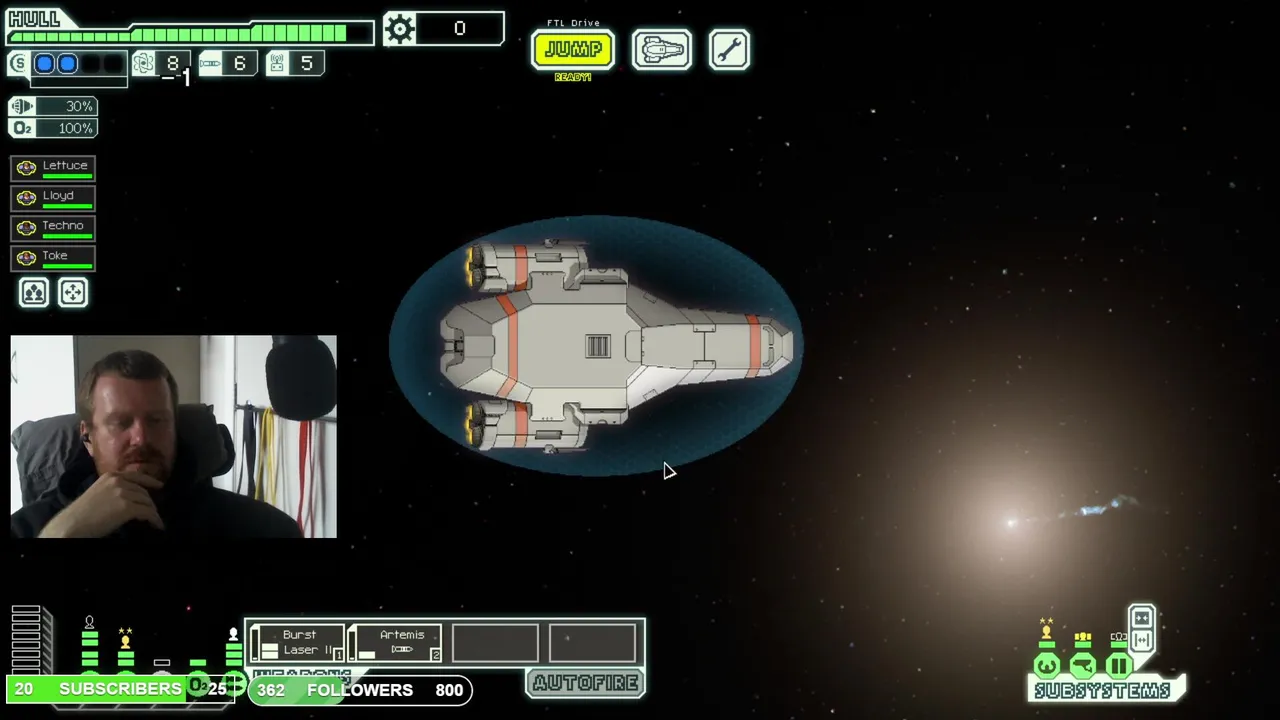
Task: Choose crew member Techno
Action: click(x=54, y=228)
